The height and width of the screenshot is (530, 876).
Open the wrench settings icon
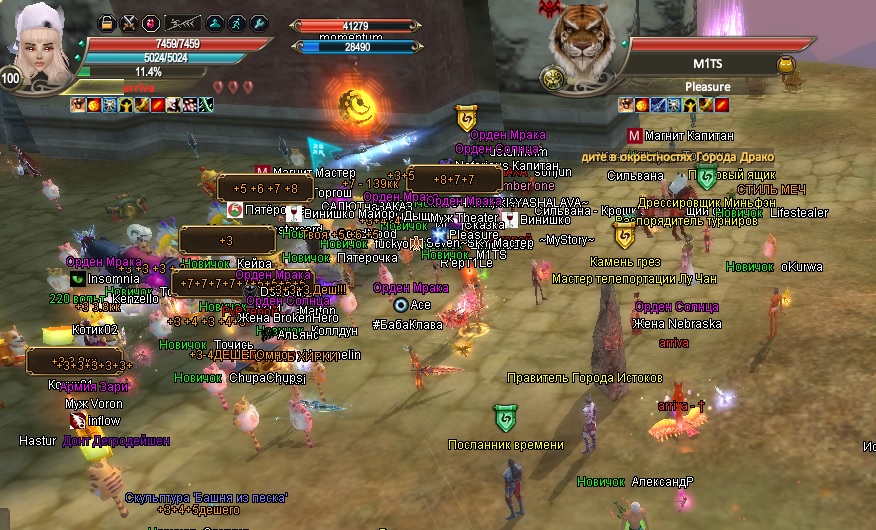point(258,23)
